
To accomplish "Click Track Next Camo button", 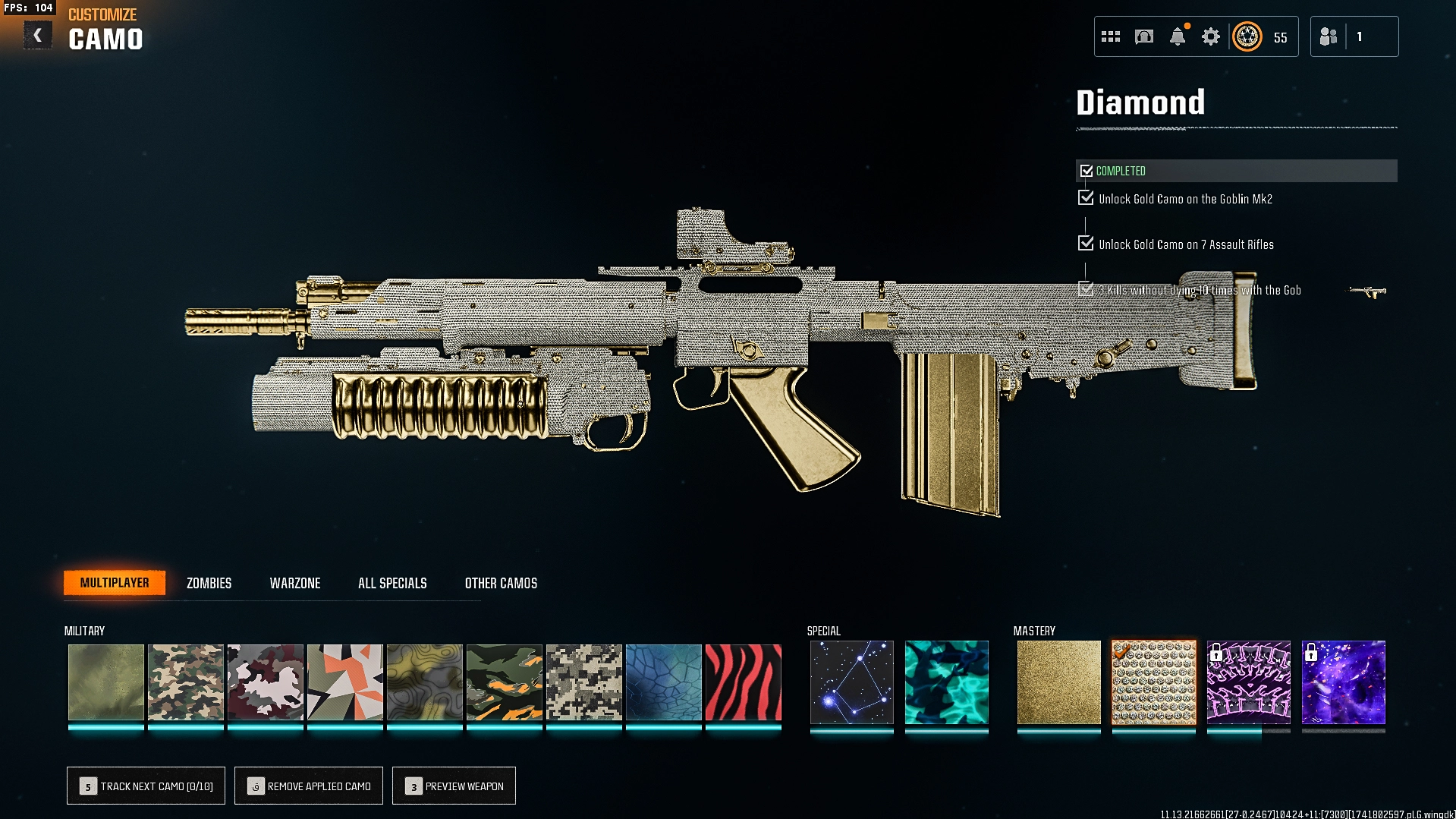I will [146, 786].
